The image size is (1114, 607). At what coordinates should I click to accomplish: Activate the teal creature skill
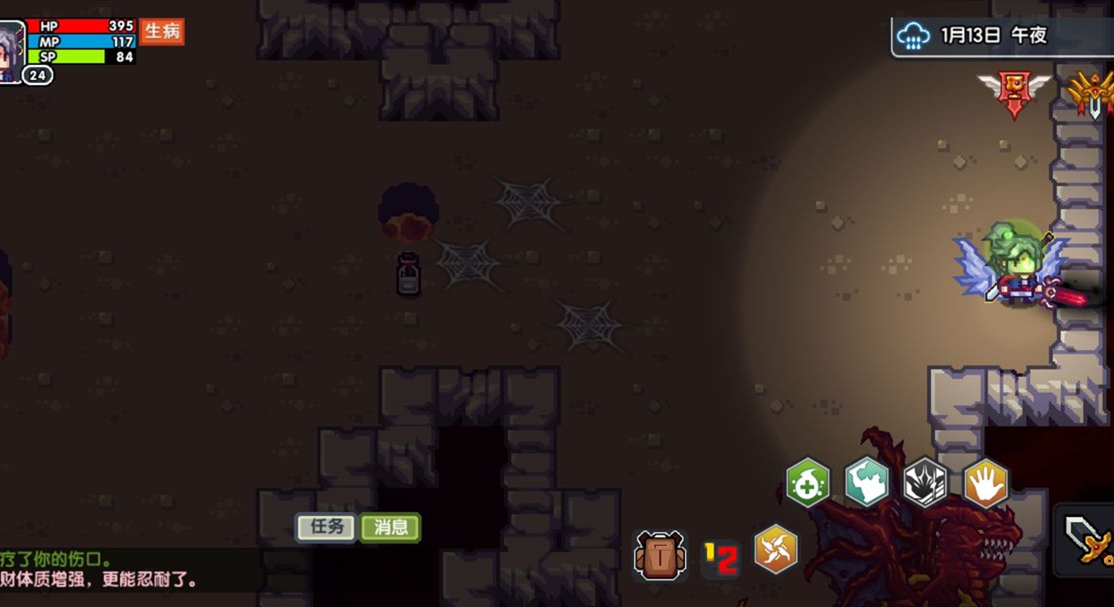pyautogui.click(x=867, y=482)
